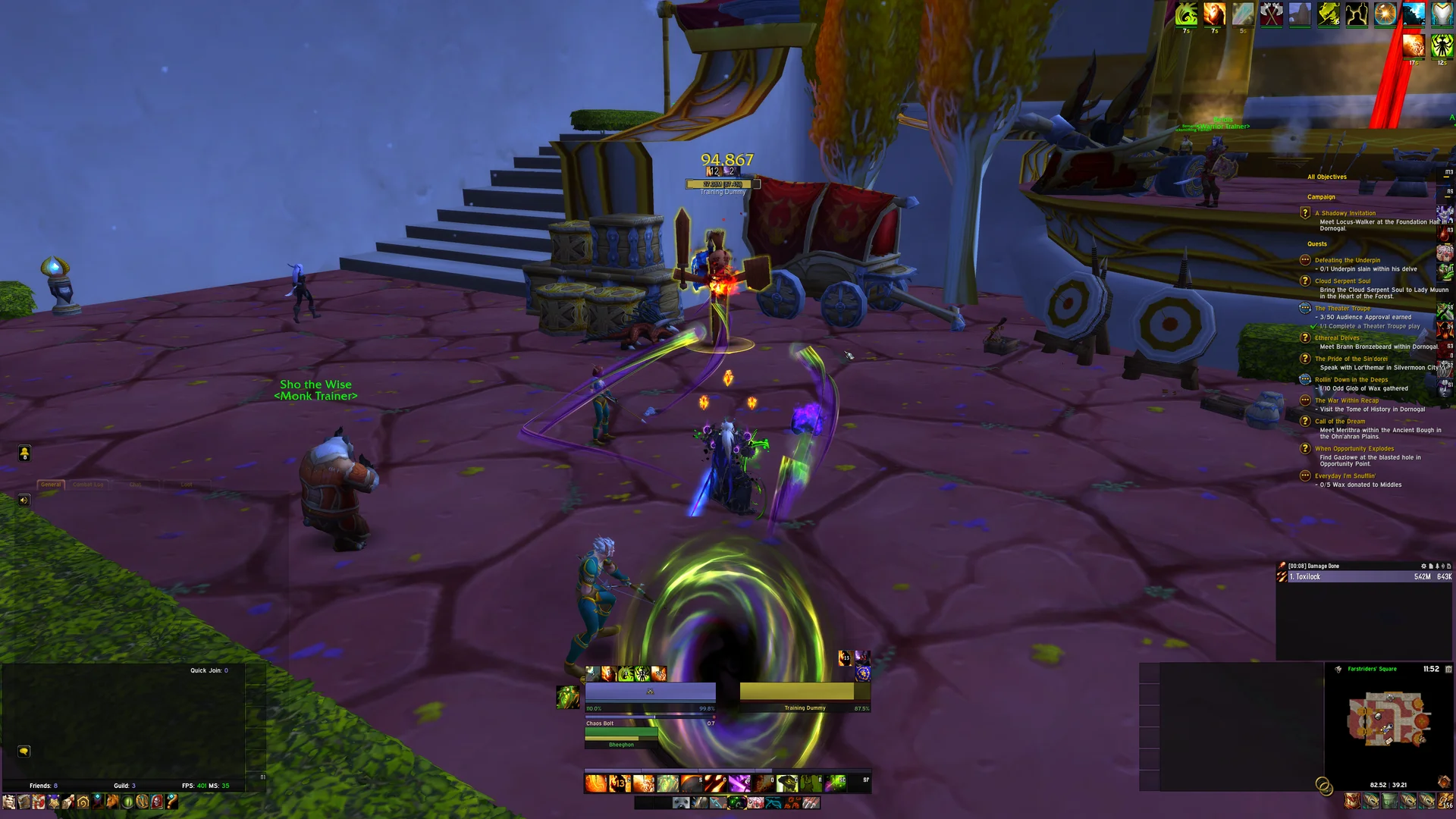
Task: Switch to the Combat Log chat tab
Action: click(88, 485)
